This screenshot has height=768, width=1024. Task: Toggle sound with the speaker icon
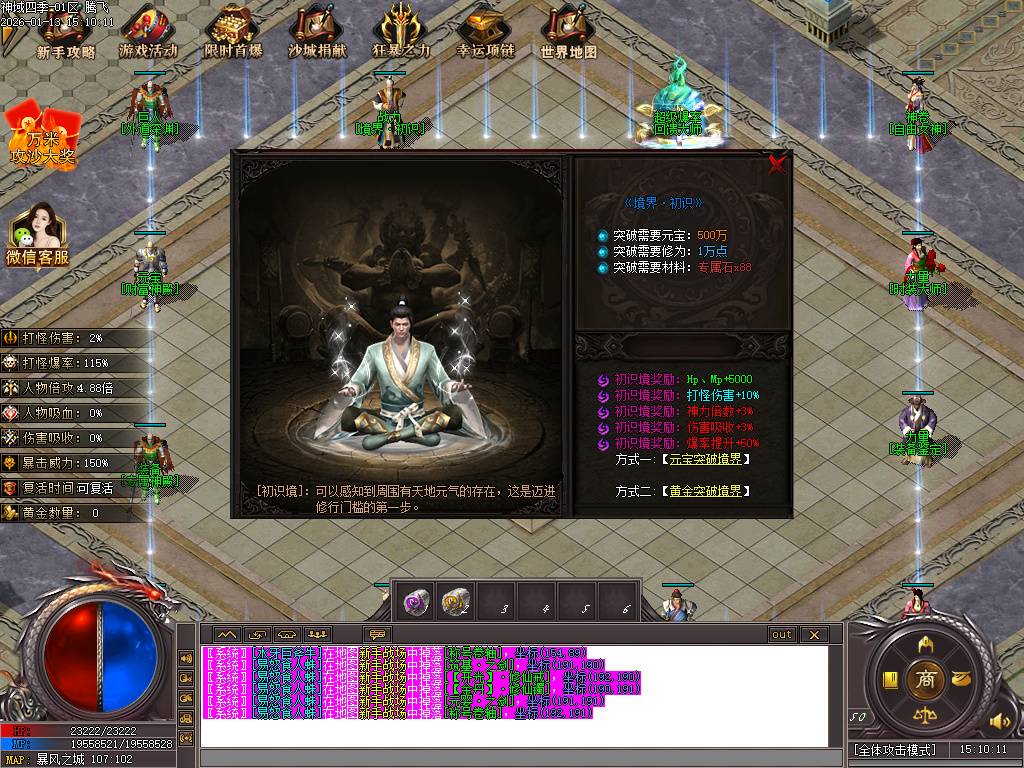pyautogui.click(x=997, y=720)
